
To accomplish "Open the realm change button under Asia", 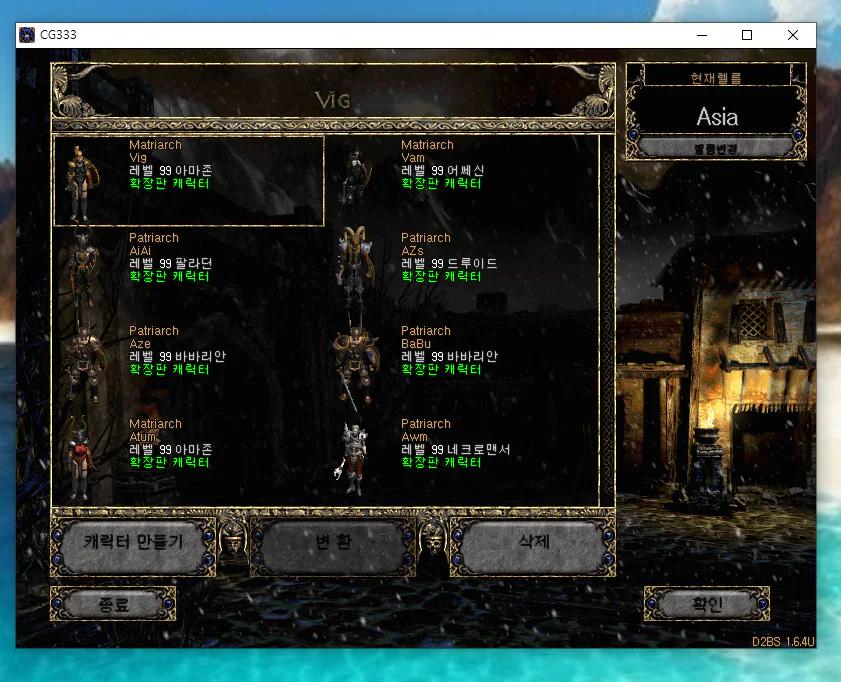I will click(715, 148).
